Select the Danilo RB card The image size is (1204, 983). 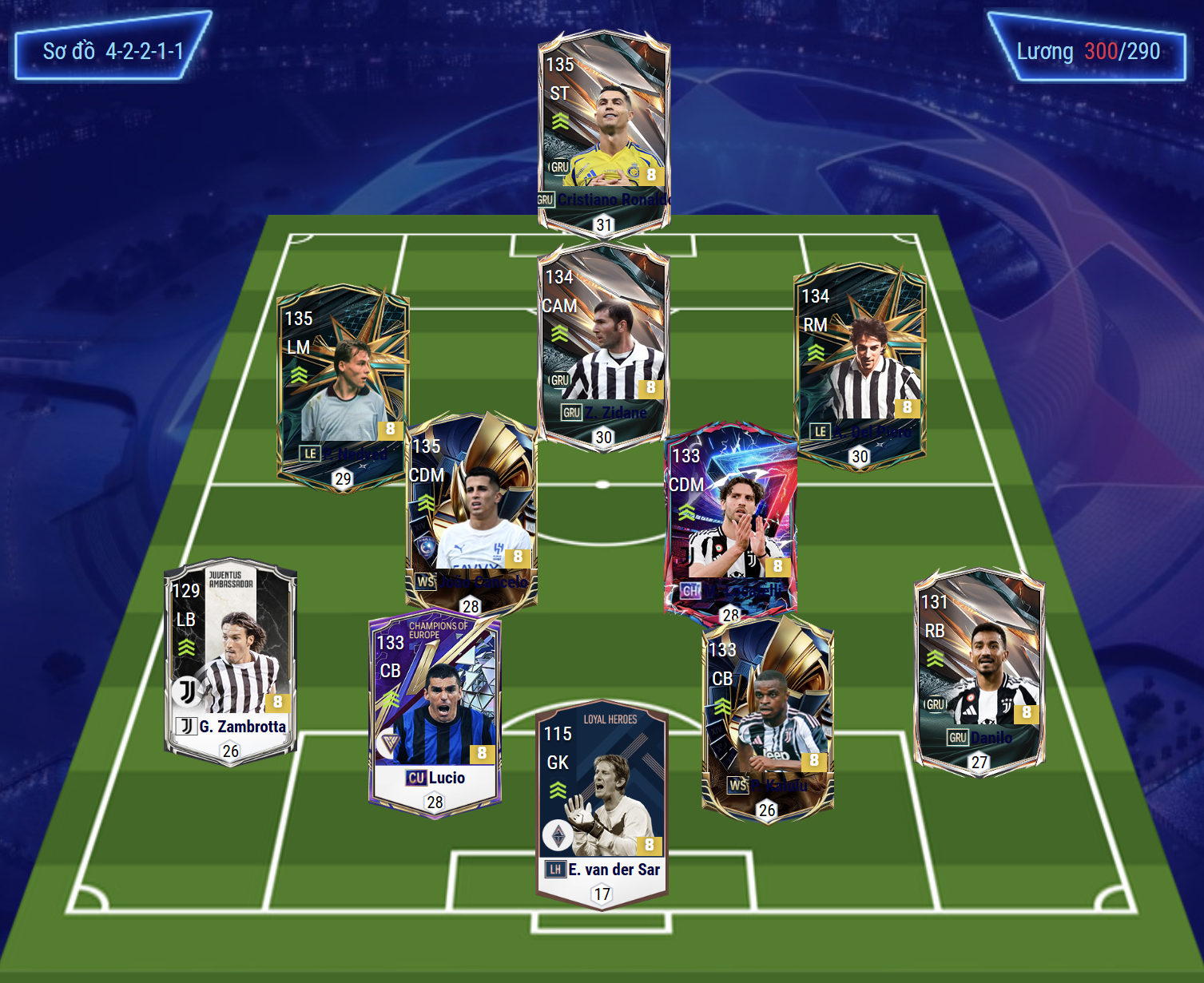tap(979, 671)
